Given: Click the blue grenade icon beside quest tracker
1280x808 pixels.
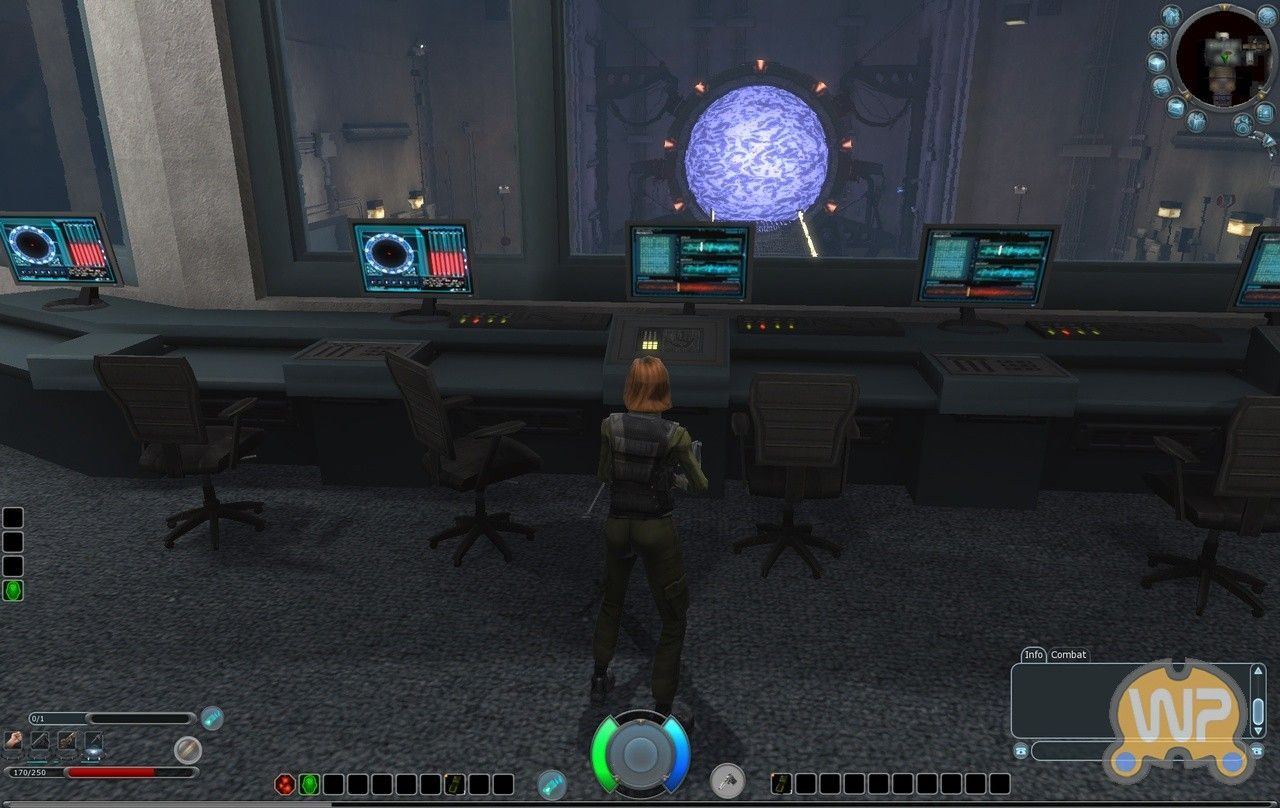Looking at the screenshot, I should coord(212,717).
